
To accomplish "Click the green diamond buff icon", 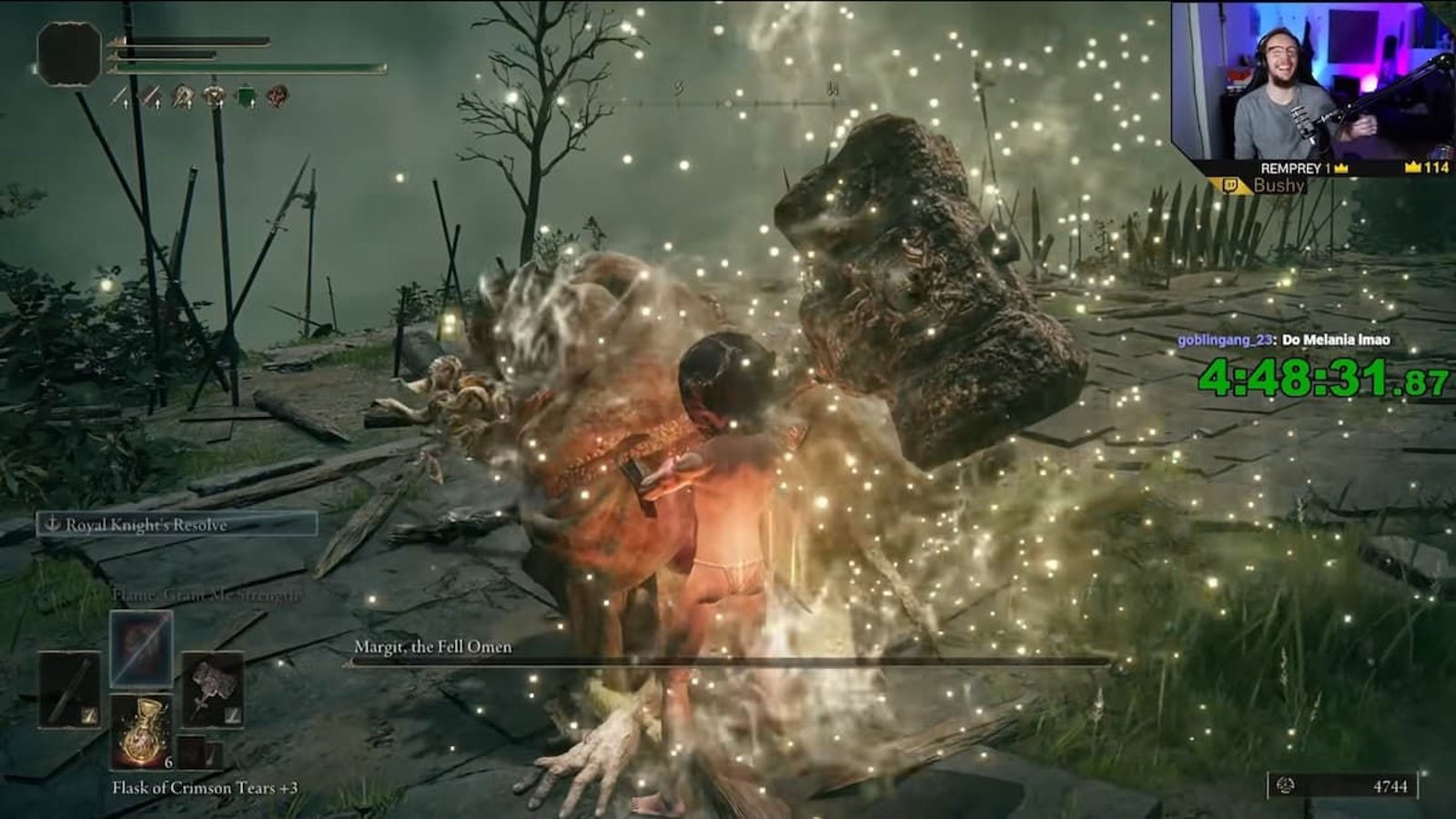I will (x=246, y=96).
